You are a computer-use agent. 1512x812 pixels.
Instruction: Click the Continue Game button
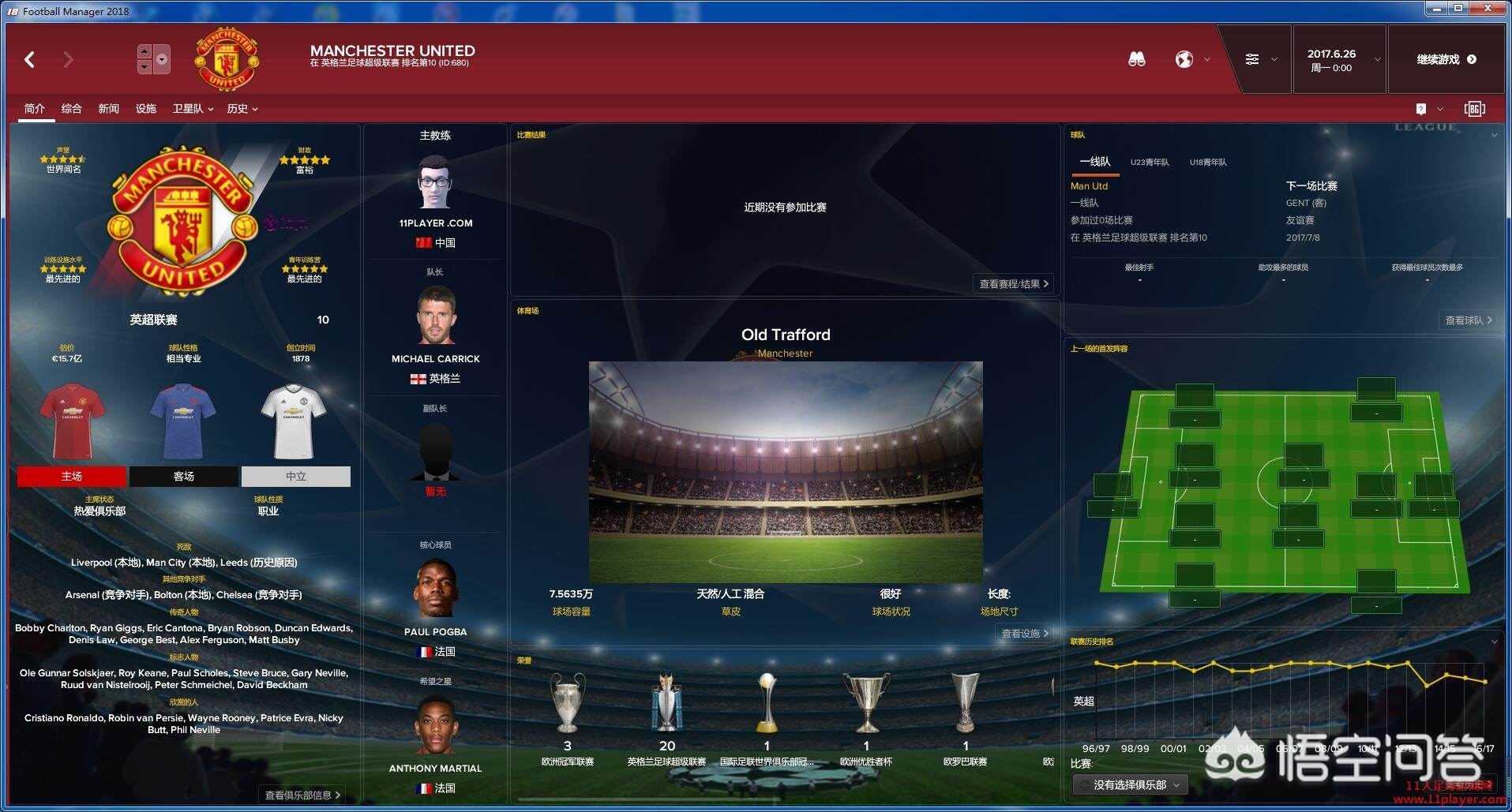[1446, 59]
